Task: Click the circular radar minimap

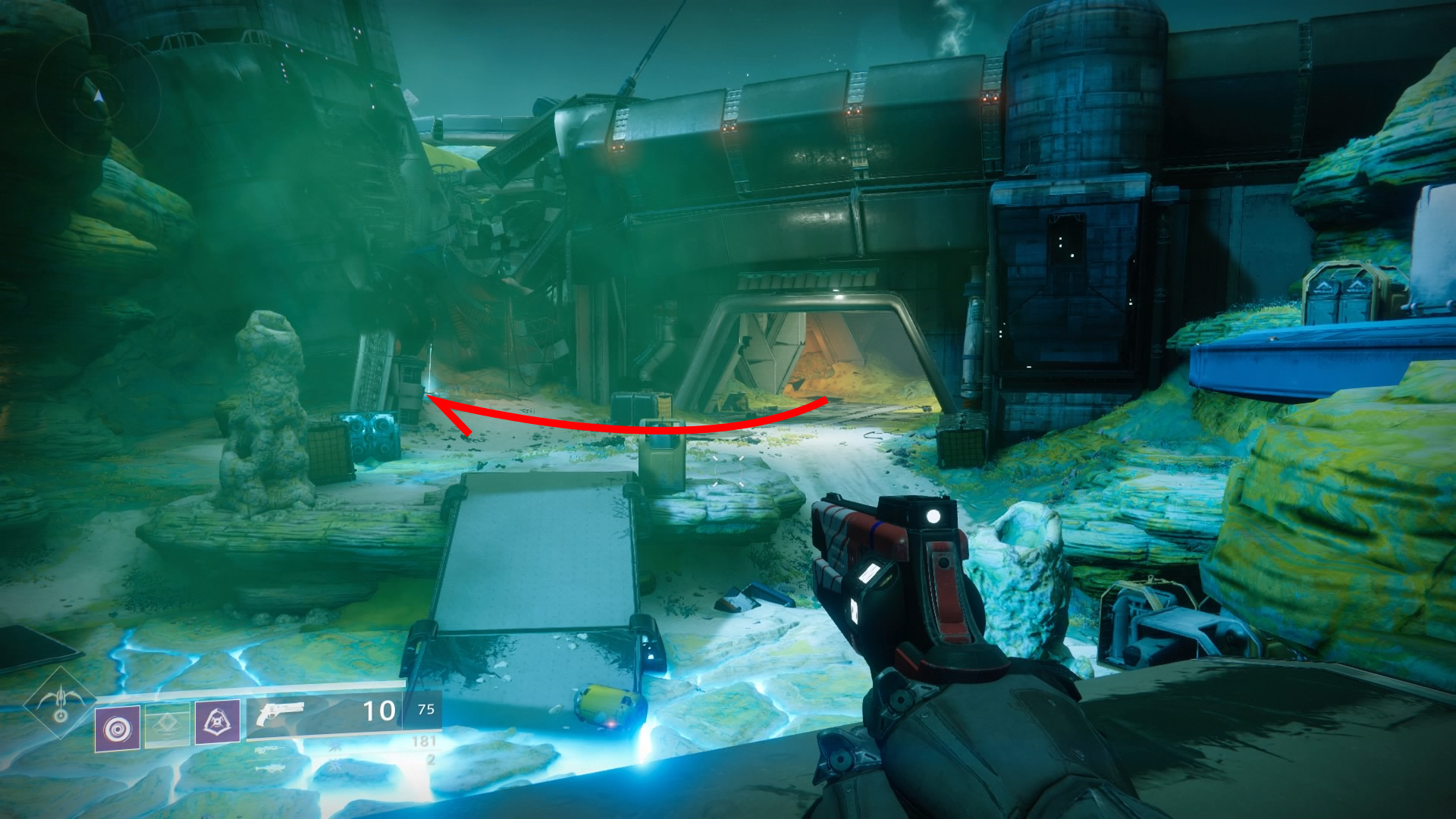Action: coord(98,96)
